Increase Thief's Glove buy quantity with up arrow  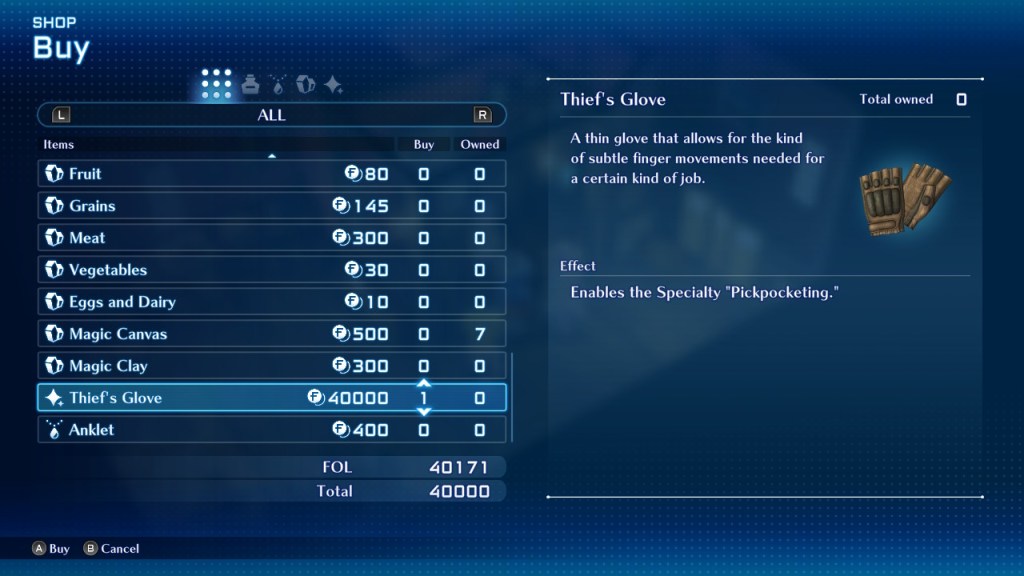click(423, 383)
